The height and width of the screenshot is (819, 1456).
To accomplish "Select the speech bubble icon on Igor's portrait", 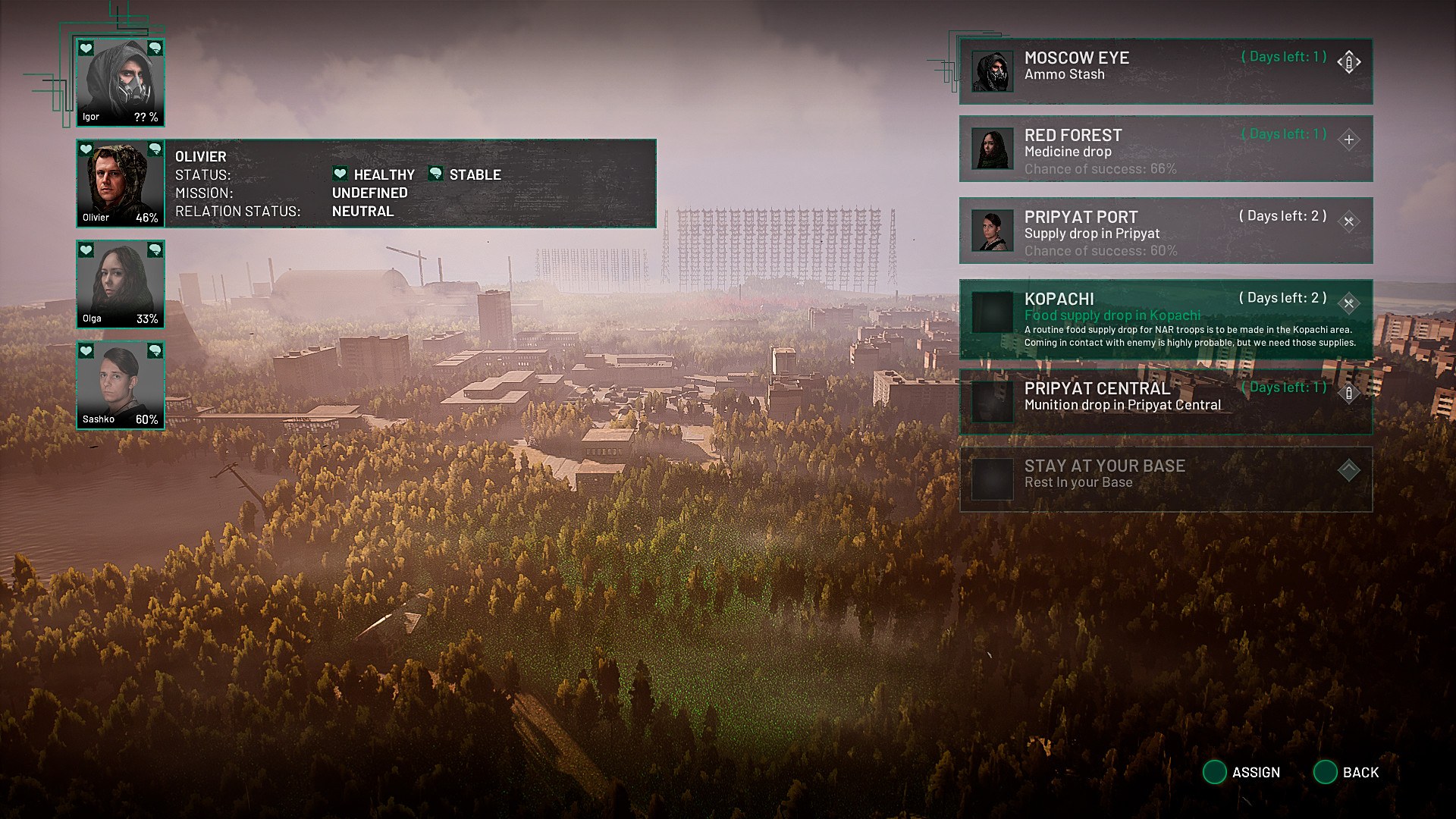I will click(155, 49).
